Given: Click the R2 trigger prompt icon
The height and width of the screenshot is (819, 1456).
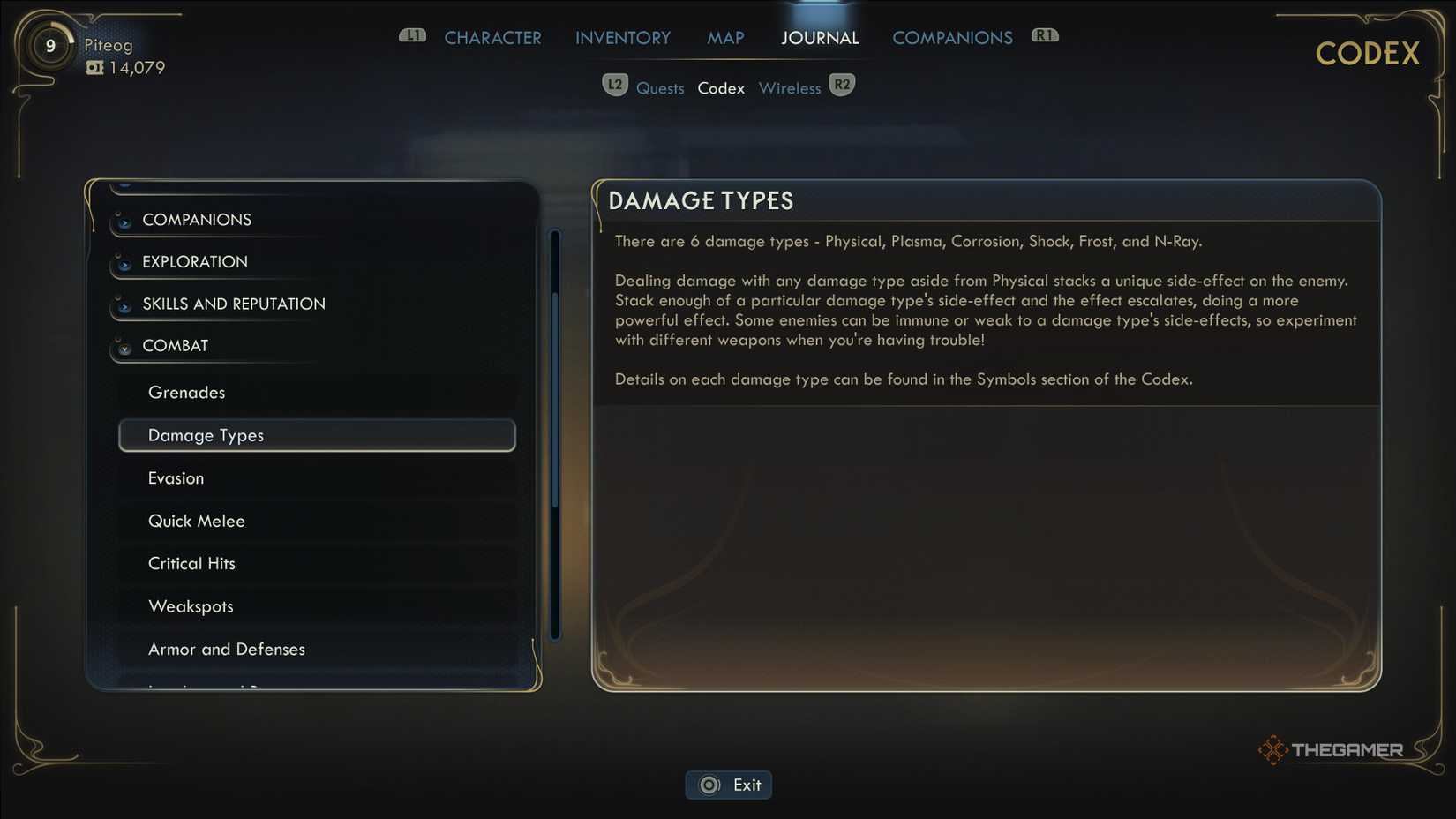Looking at the screenshot, I should click(842, 84).
